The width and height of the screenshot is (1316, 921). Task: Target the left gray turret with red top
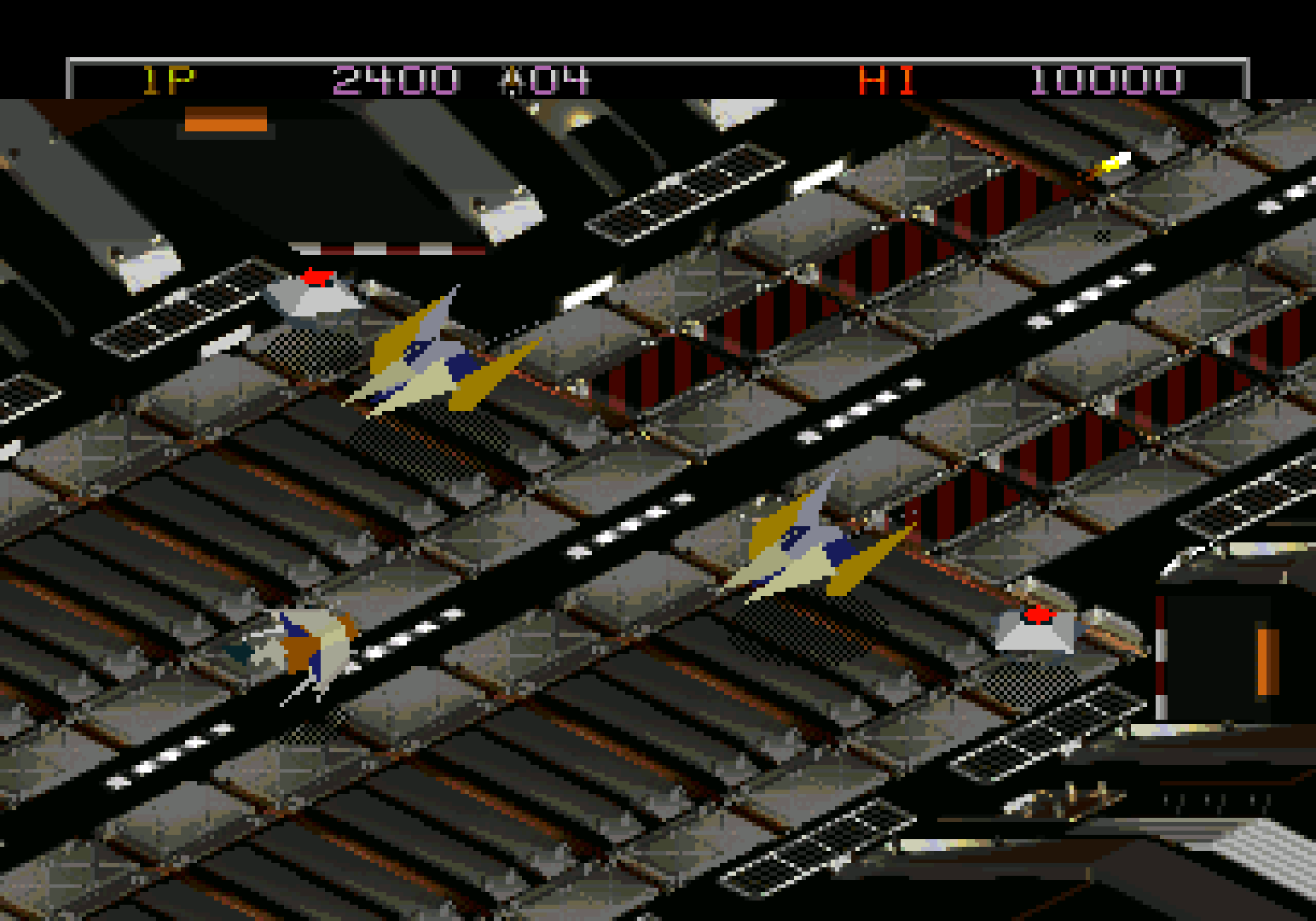[x=313, y=294]
